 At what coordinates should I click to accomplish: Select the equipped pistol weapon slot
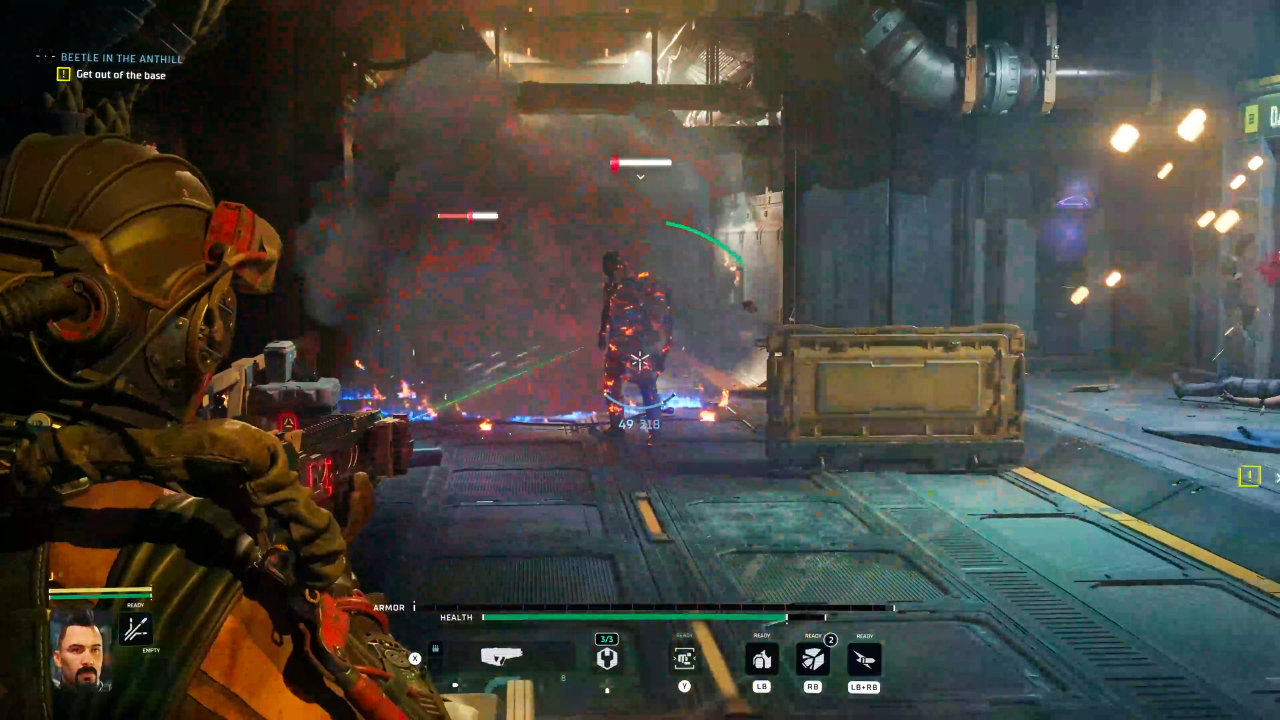[x=502, y=657]
